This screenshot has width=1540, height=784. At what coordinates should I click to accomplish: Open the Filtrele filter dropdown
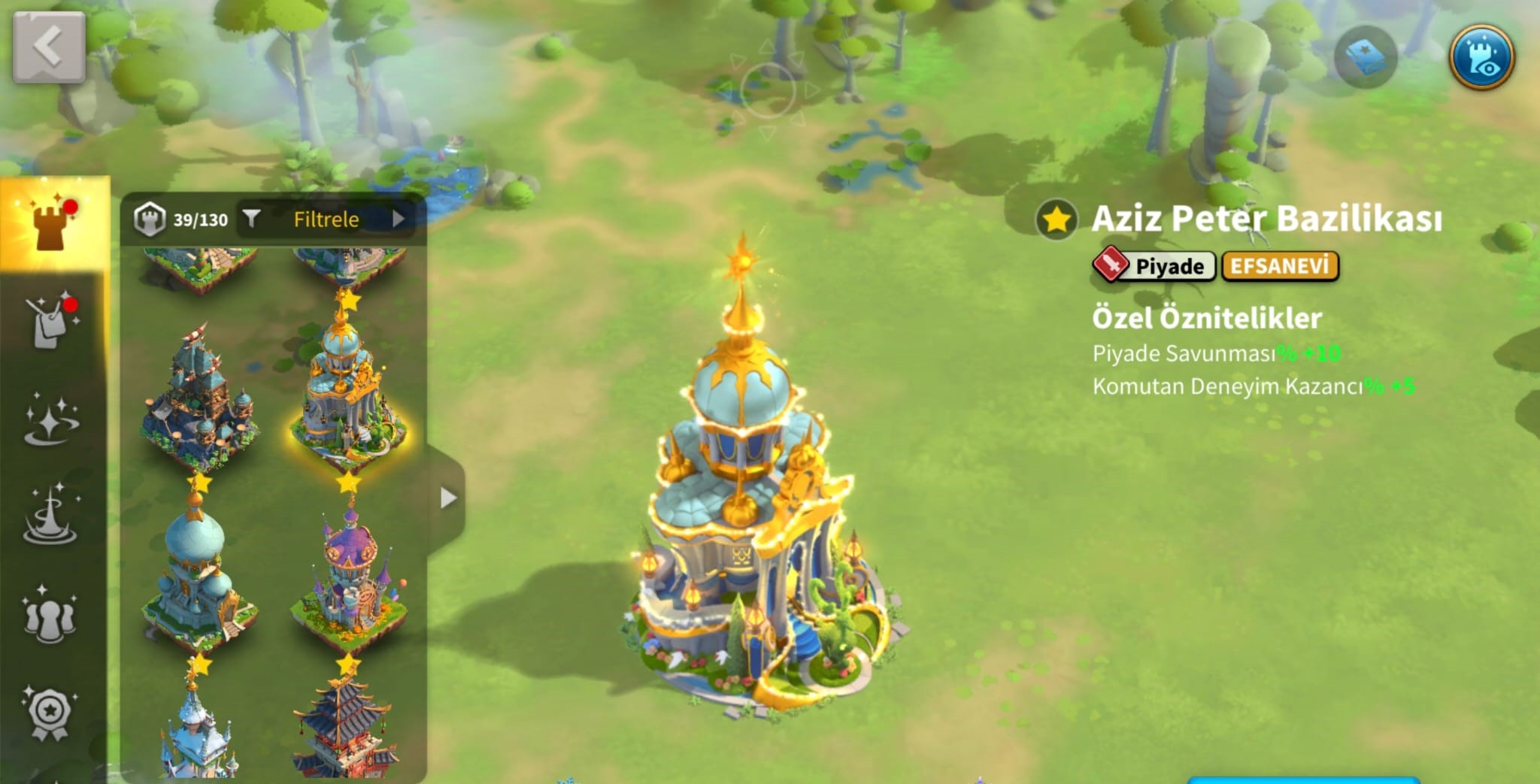[326, 219]
